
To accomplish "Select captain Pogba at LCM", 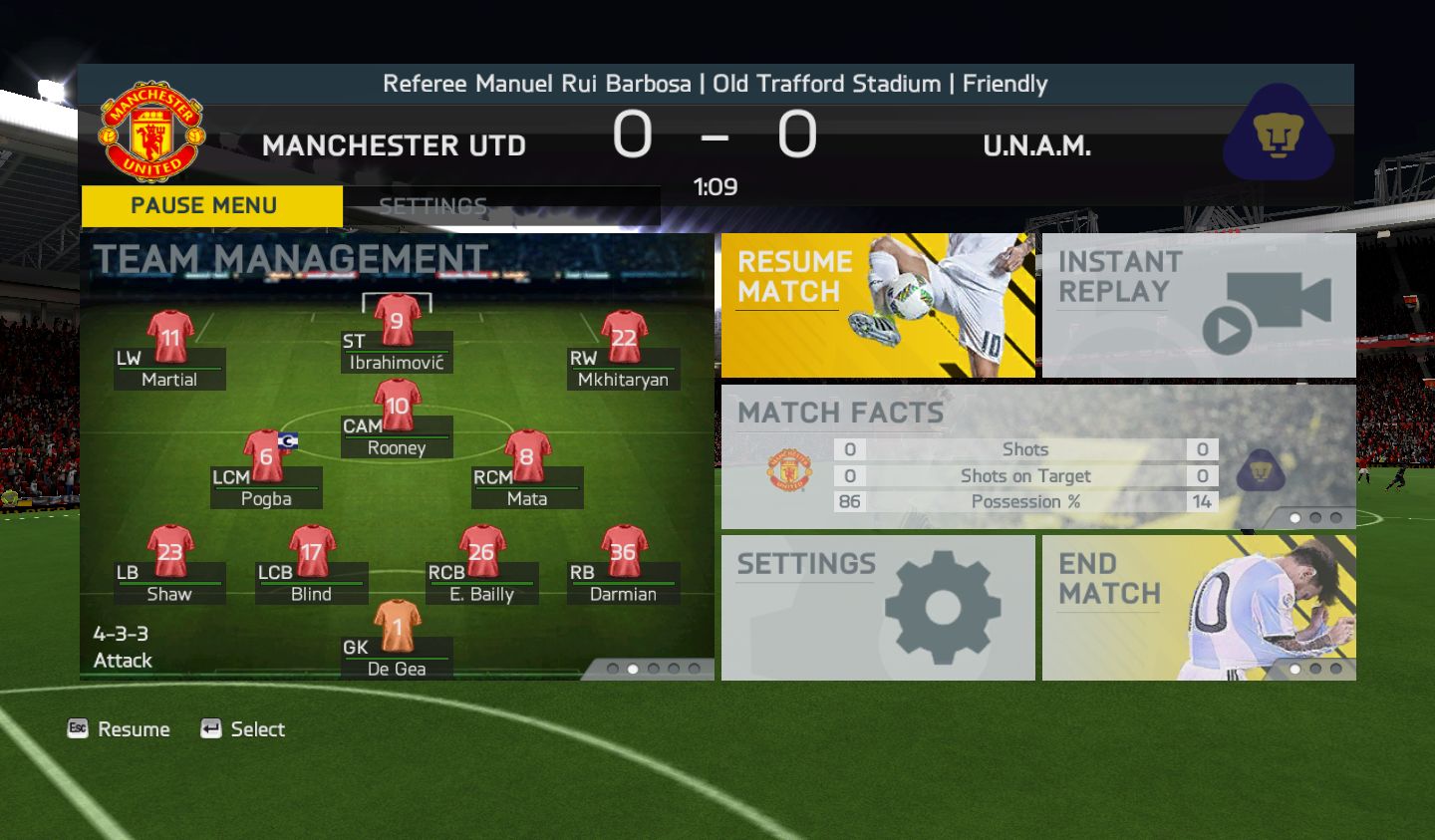I will [265, 457].
